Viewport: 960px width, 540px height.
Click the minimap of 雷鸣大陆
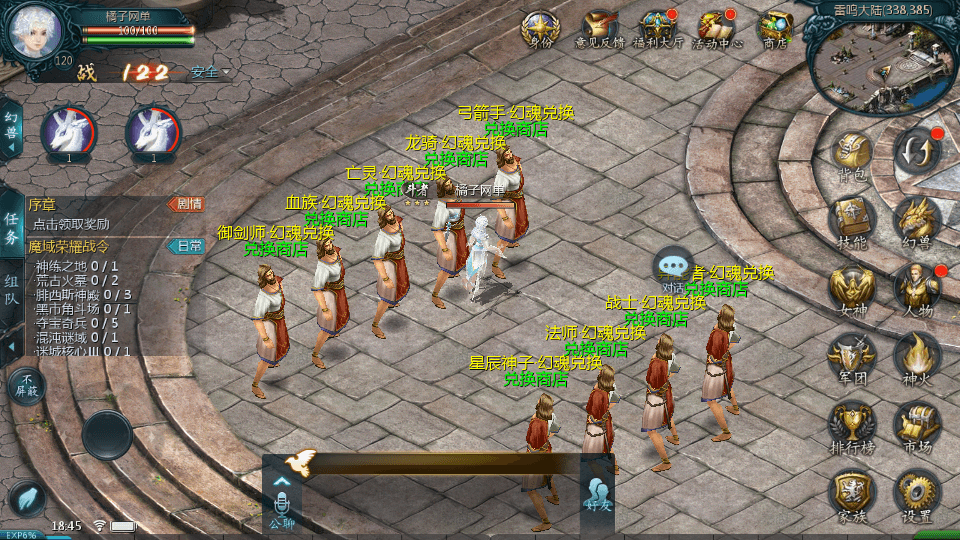[882, 62]
